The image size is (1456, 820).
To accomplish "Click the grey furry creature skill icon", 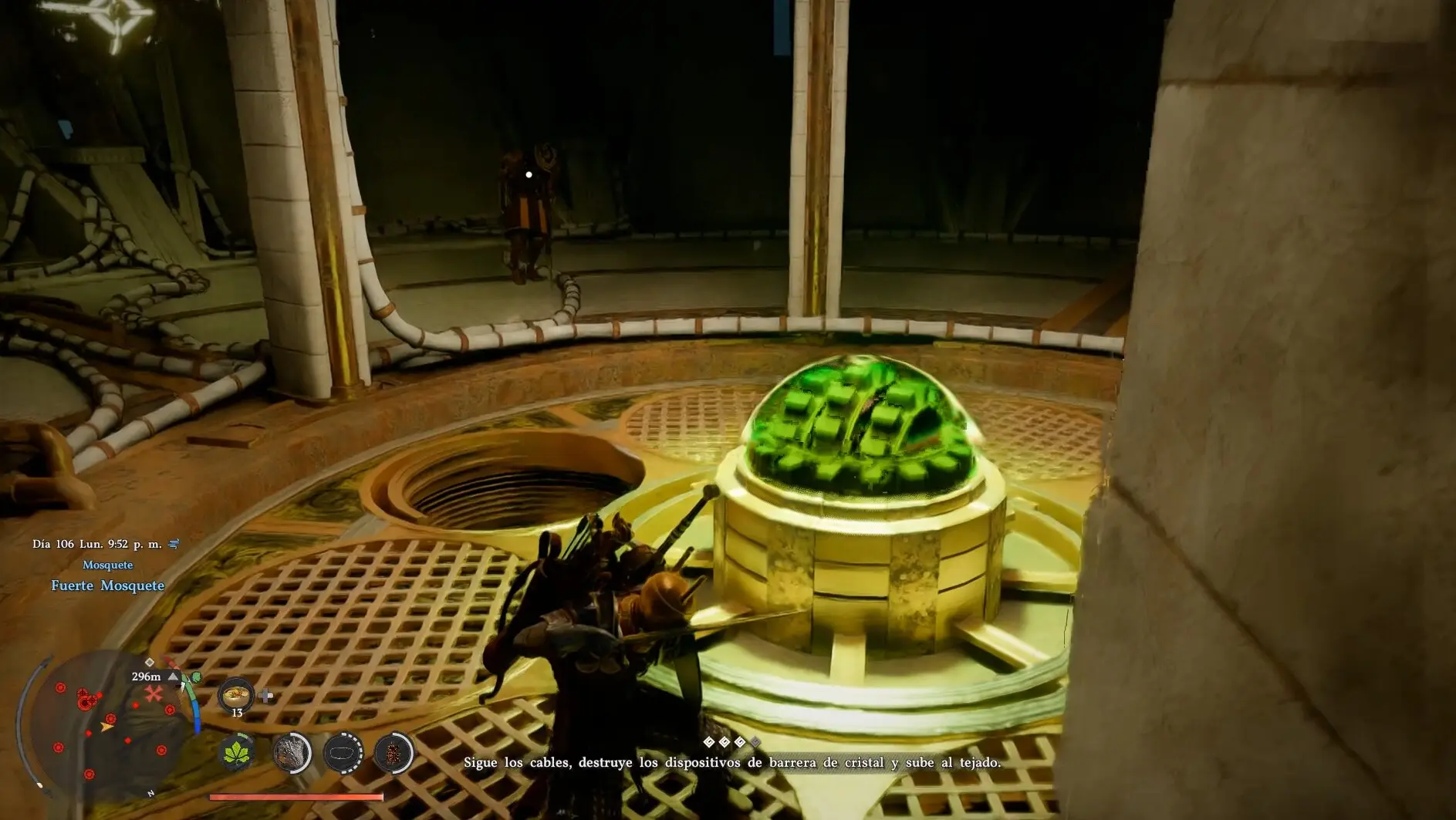I will pos(292,753).
